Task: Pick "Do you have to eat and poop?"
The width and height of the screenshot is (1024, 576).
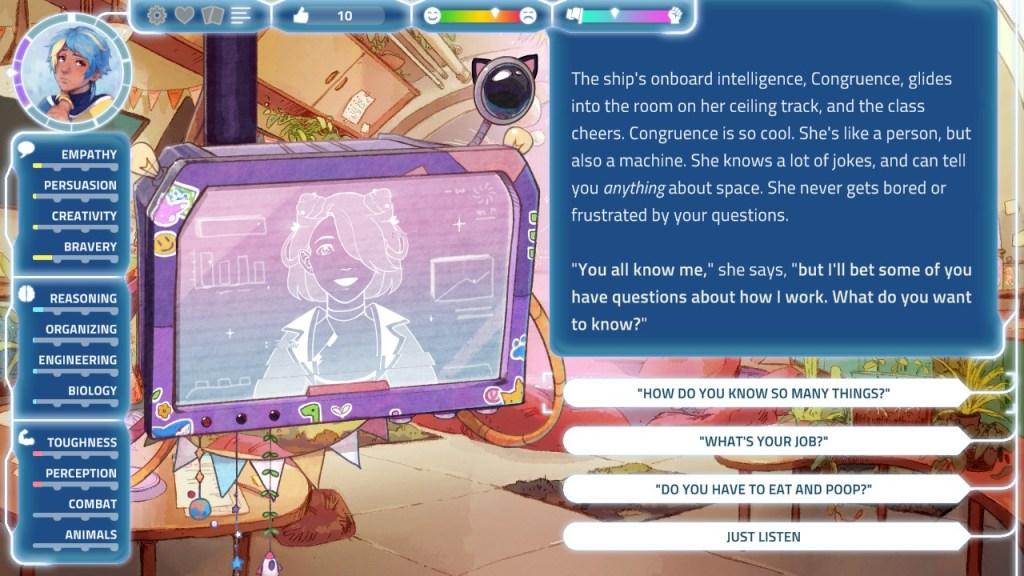Action: tap(763, 489)
